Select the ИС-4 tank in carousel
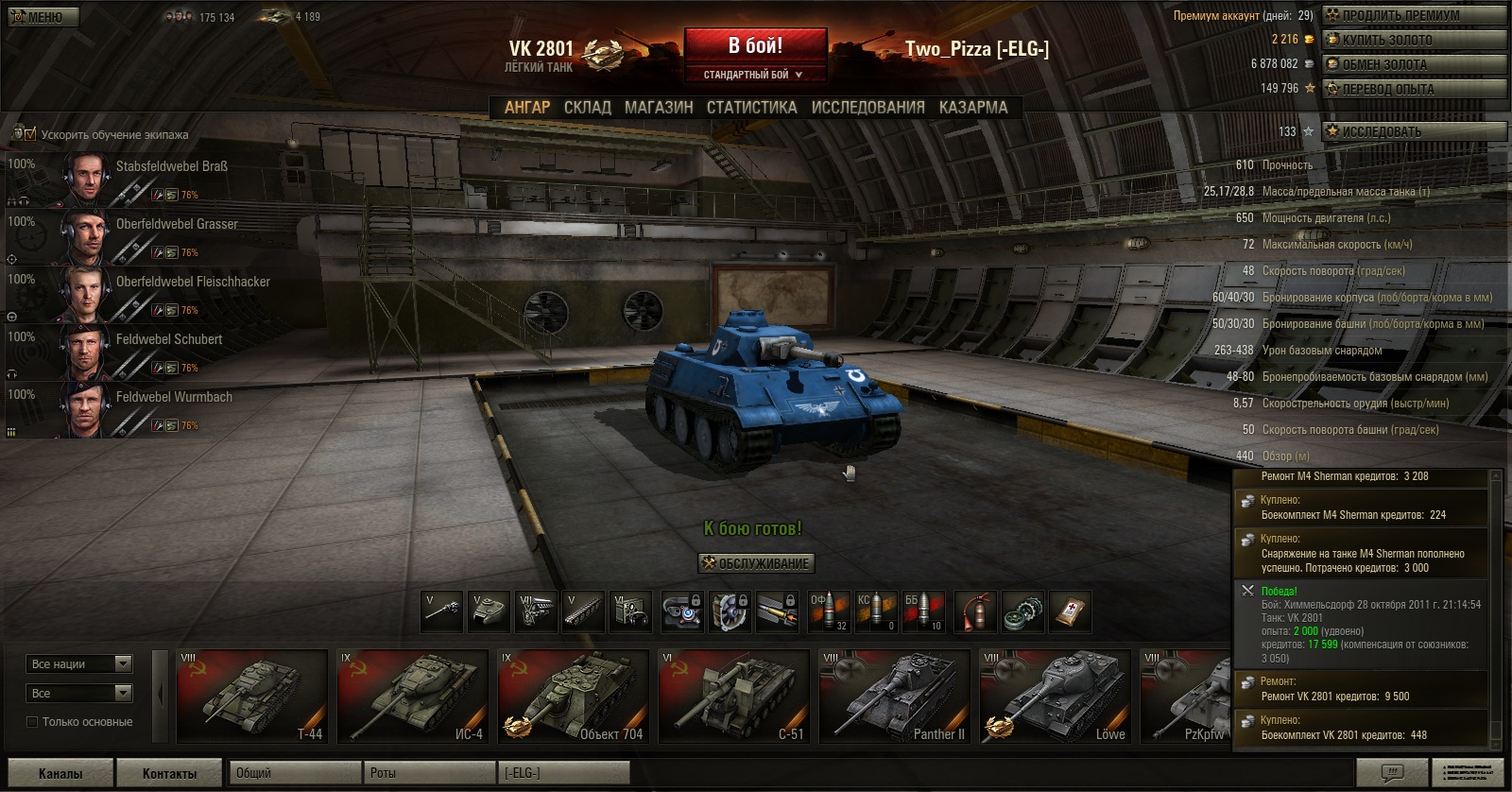 tap(412, 697)
